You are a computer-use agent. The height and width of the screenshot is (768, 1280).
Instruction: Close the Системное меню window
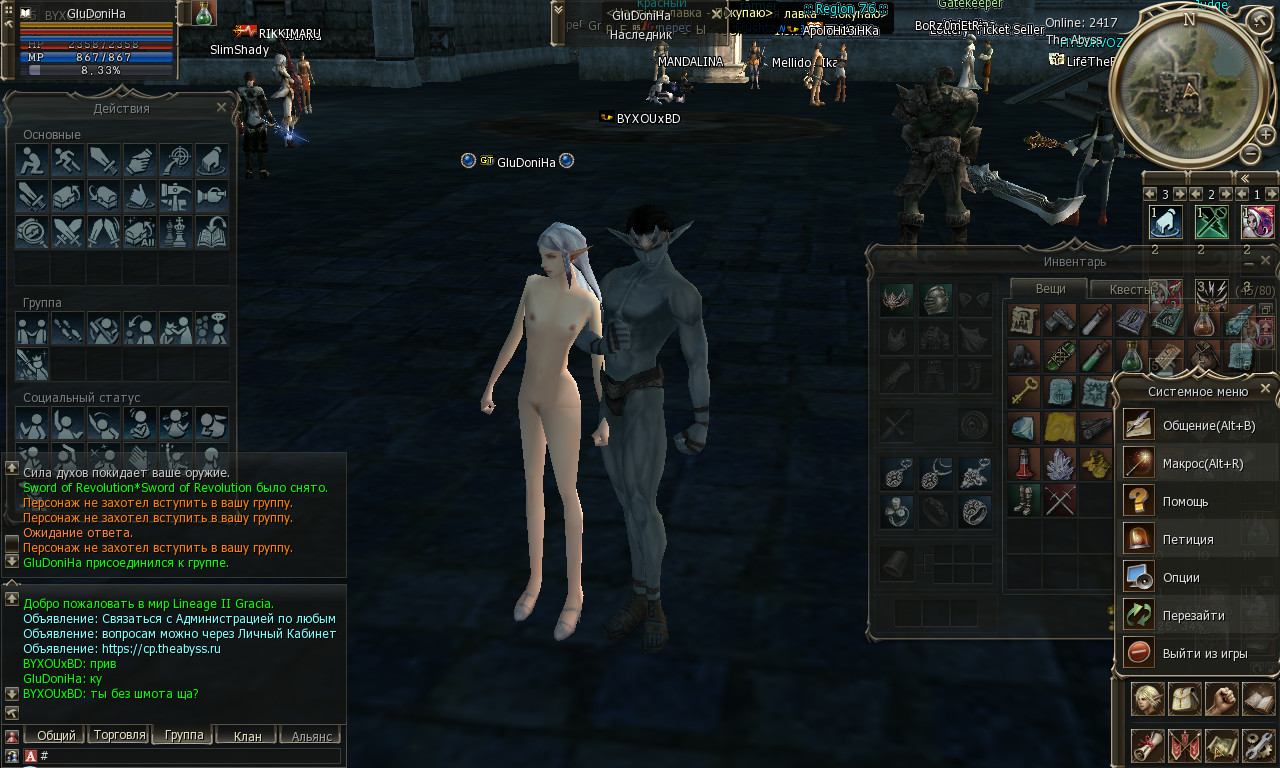click(1265, 389)
